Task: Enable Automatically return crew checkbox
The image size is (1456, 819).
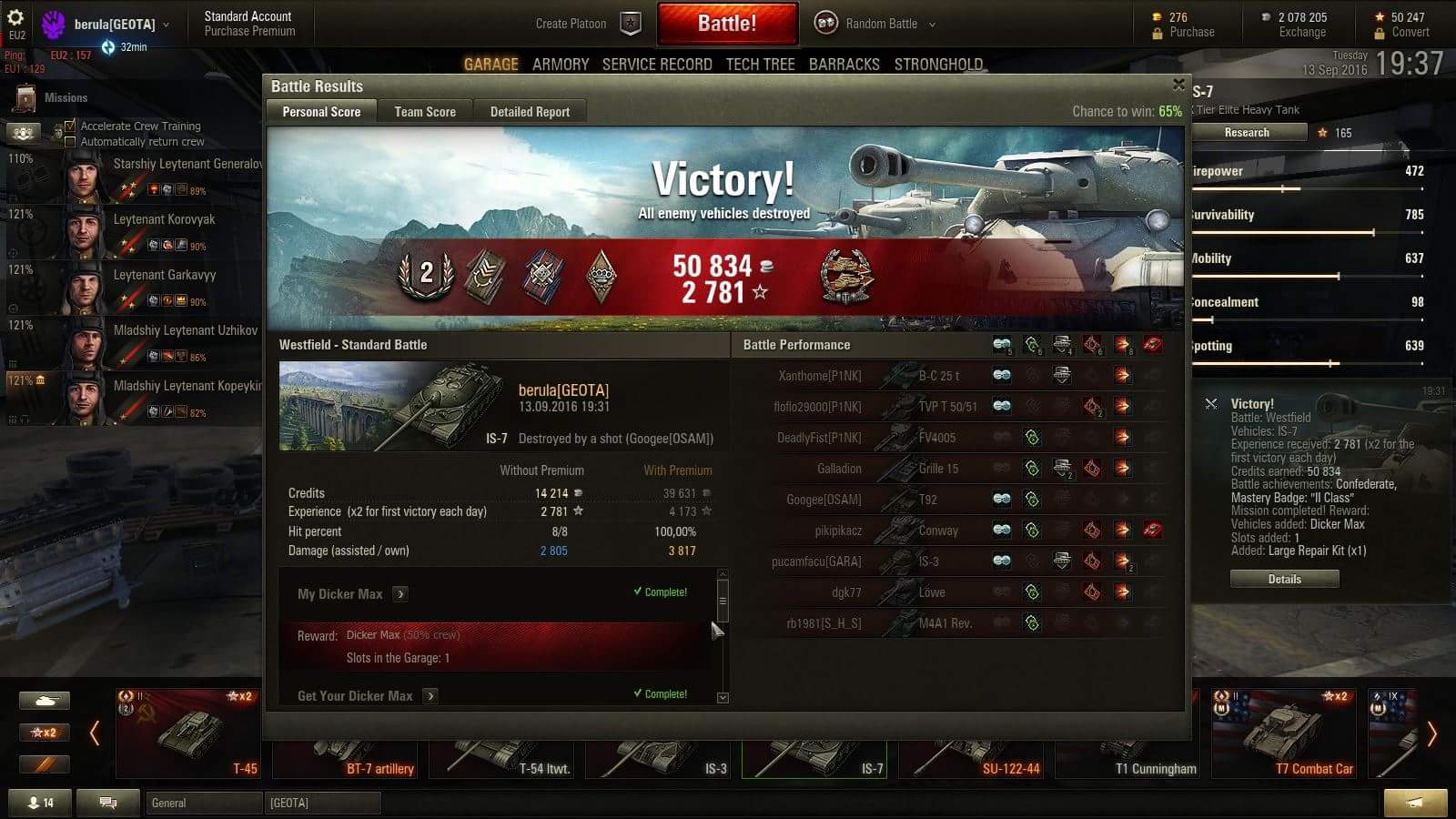Action: click(x=70, y=142)
